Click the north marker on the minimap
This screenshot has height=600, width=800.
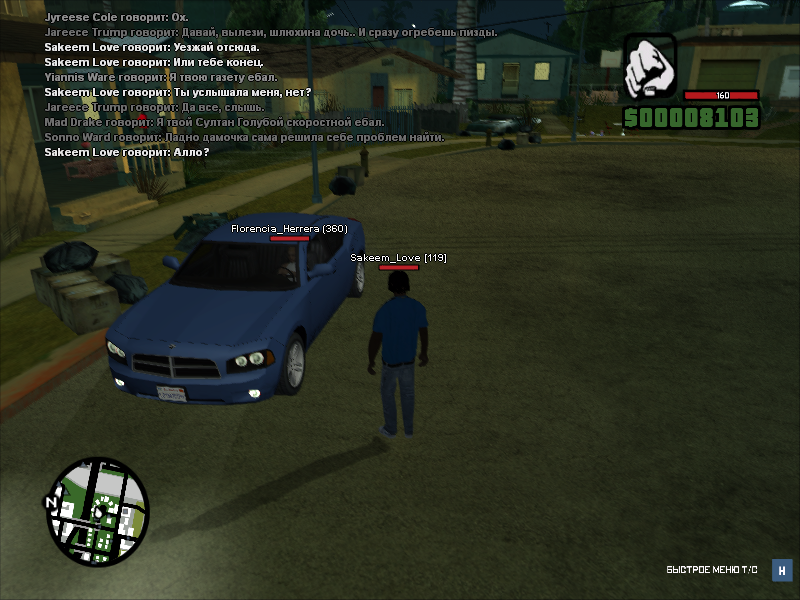49,501
